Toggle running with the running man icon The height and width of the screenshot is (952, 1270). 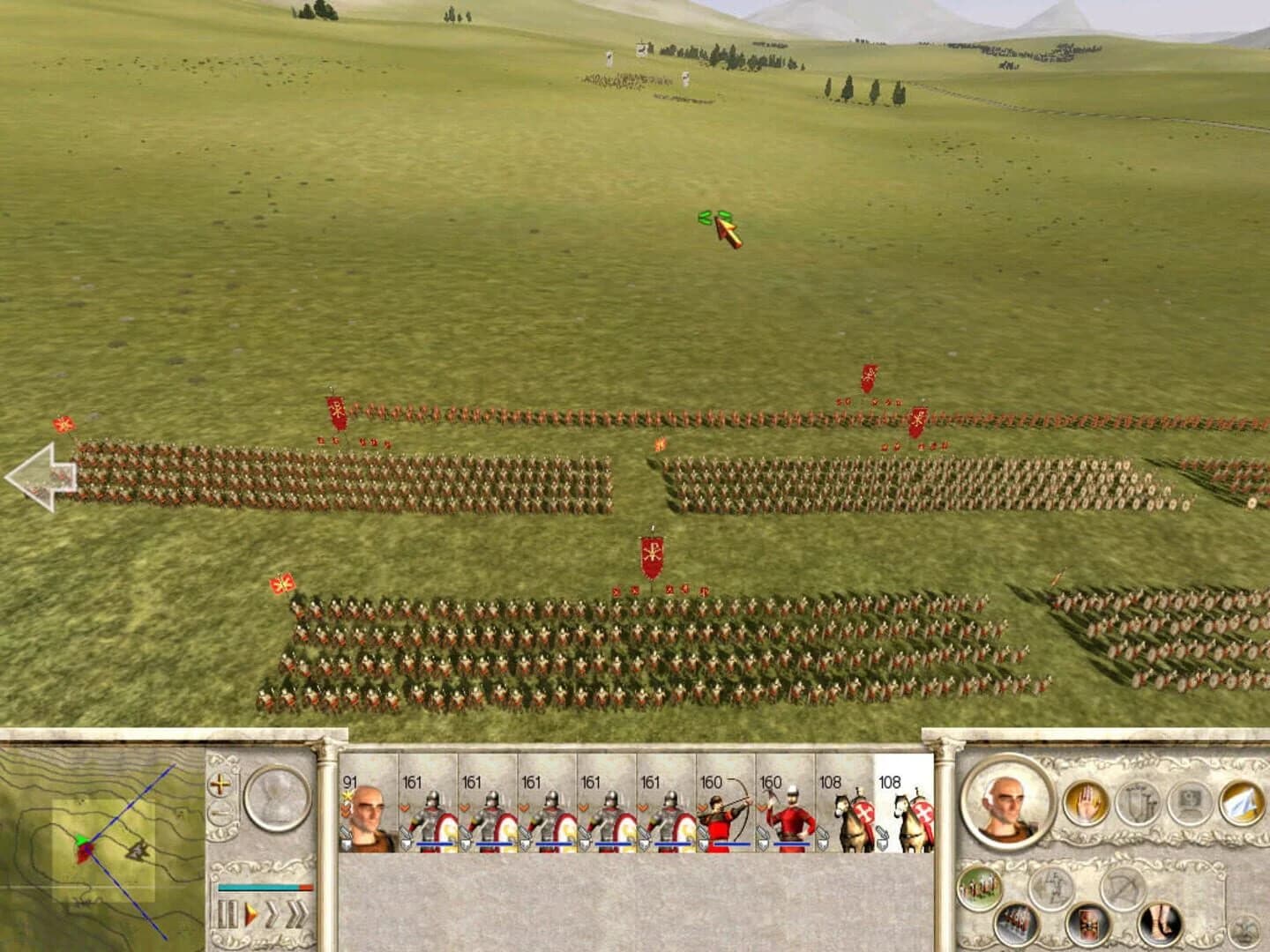point(1054,887)
